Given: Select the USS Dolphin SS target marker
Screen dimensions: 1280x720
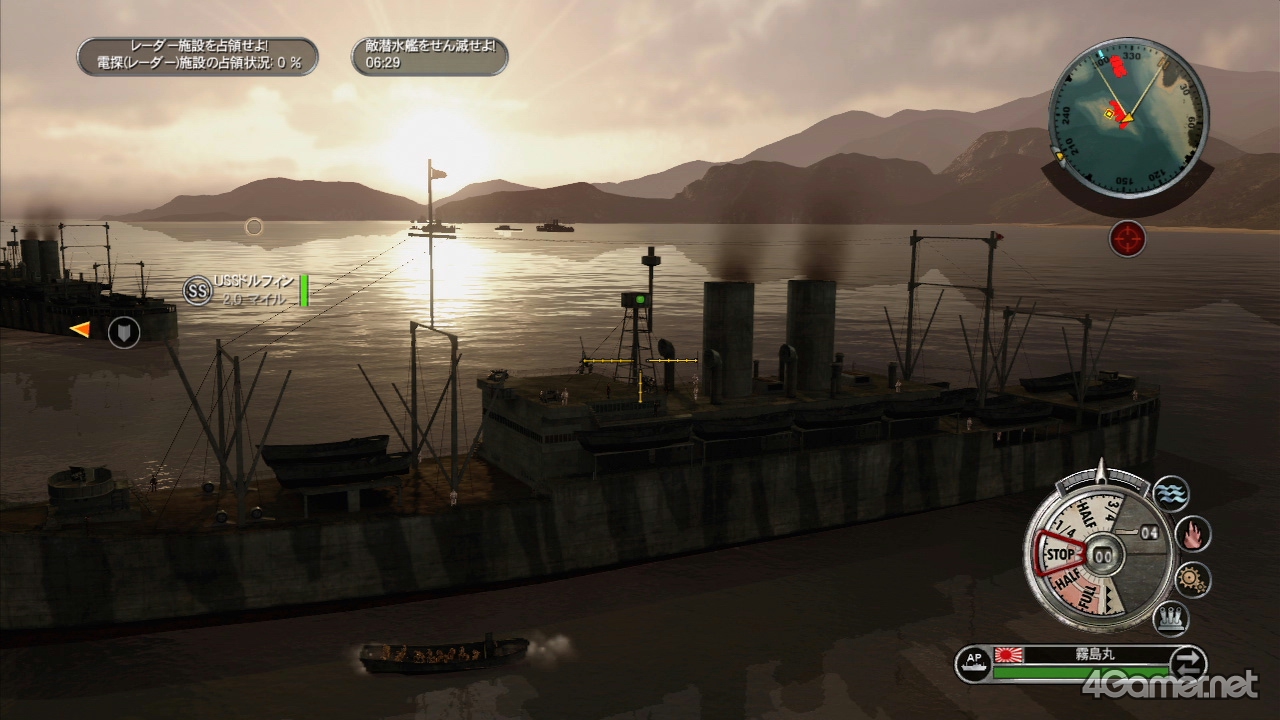Looking at the screenshot, I should pyautogui.click(x=197, y=290).
